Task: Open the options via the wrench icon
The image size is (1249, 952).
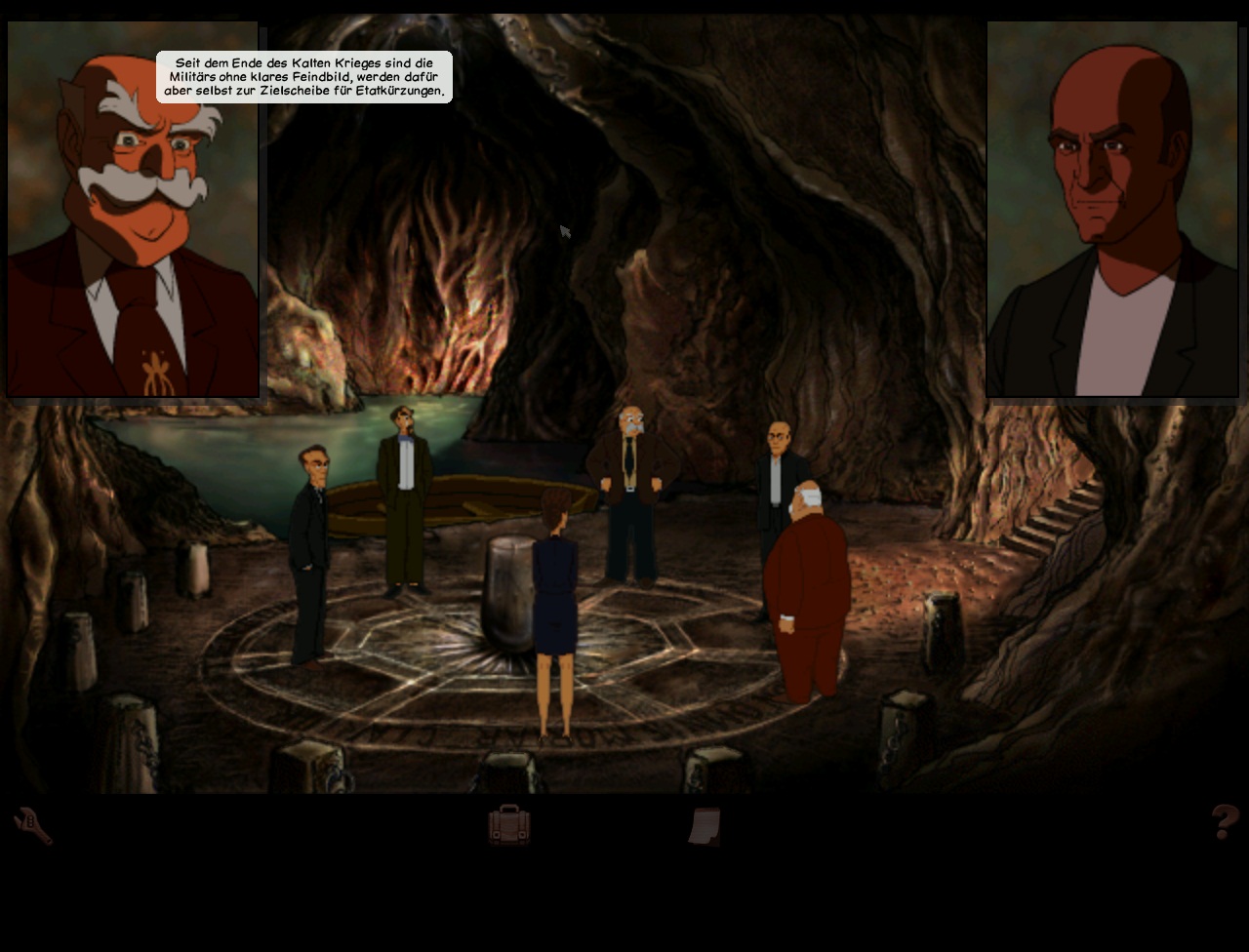Action: (32, 825)
